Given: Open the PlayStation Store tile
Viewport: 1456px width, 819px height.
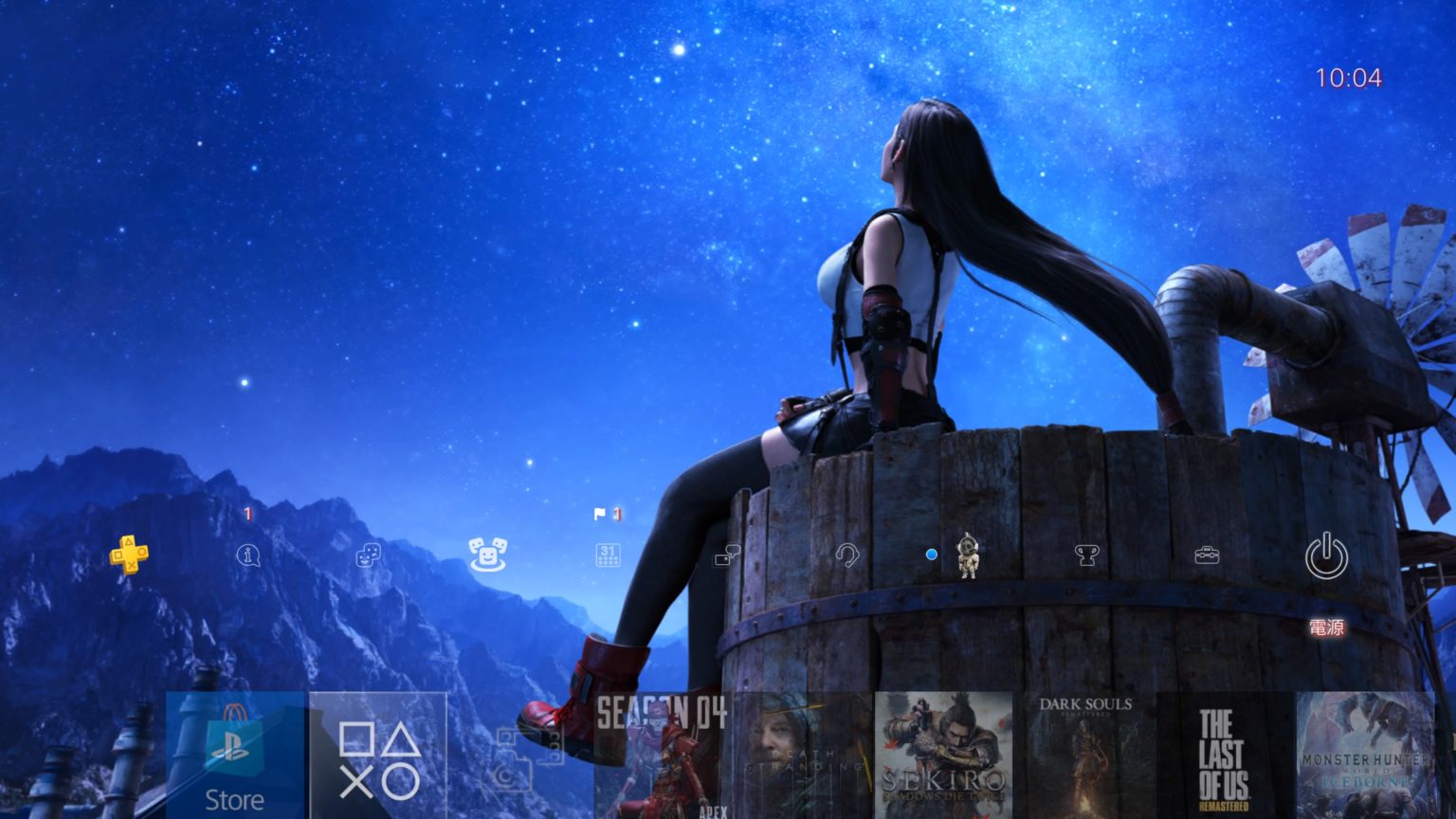Looking at the screenshot, I should tap(235, 755).
